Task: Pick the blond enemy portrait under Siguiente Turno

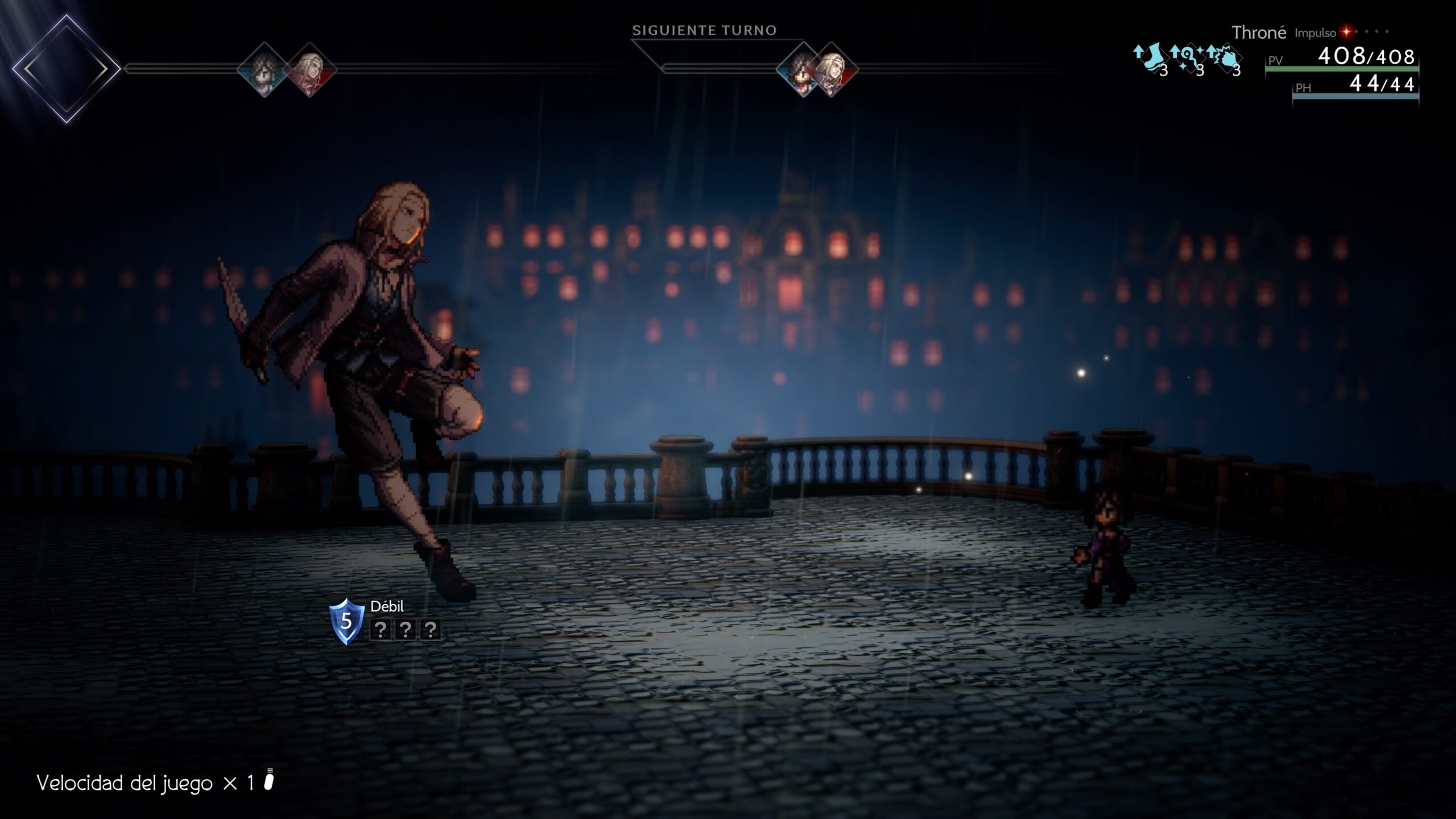Action: click(x=832, y=69)
